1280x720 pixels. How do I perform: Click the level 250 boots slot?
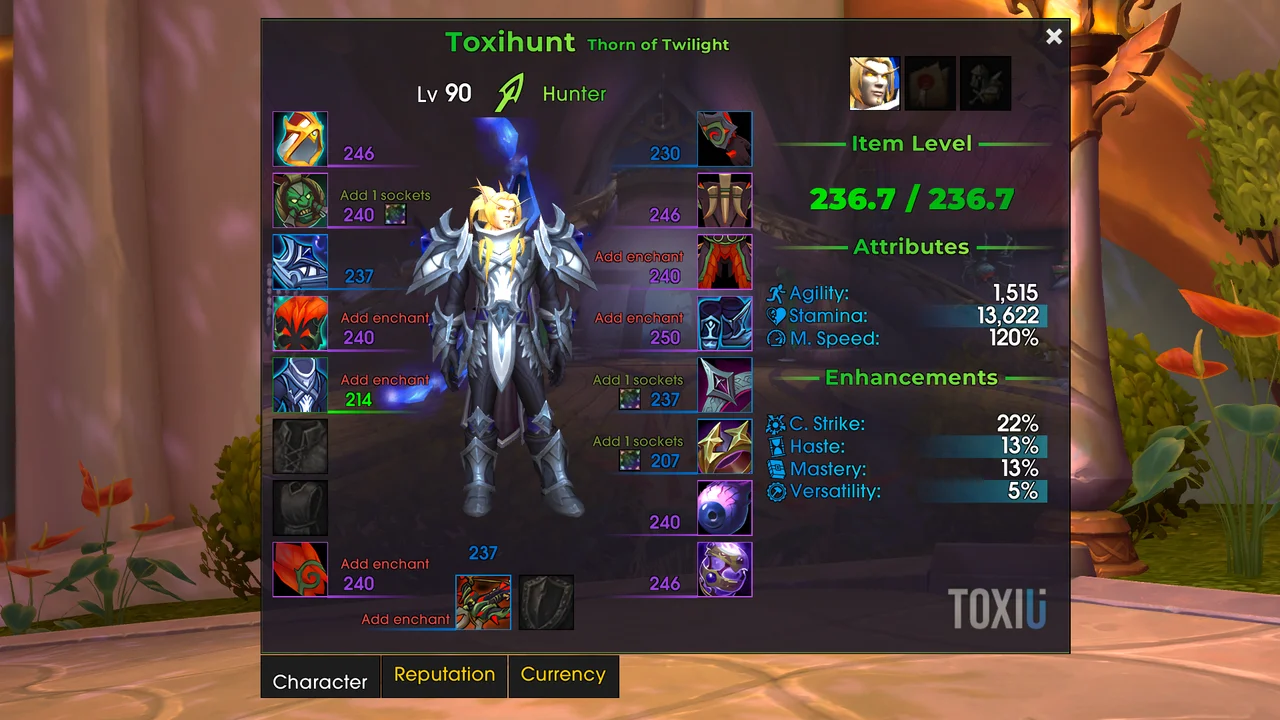[724, 323]
